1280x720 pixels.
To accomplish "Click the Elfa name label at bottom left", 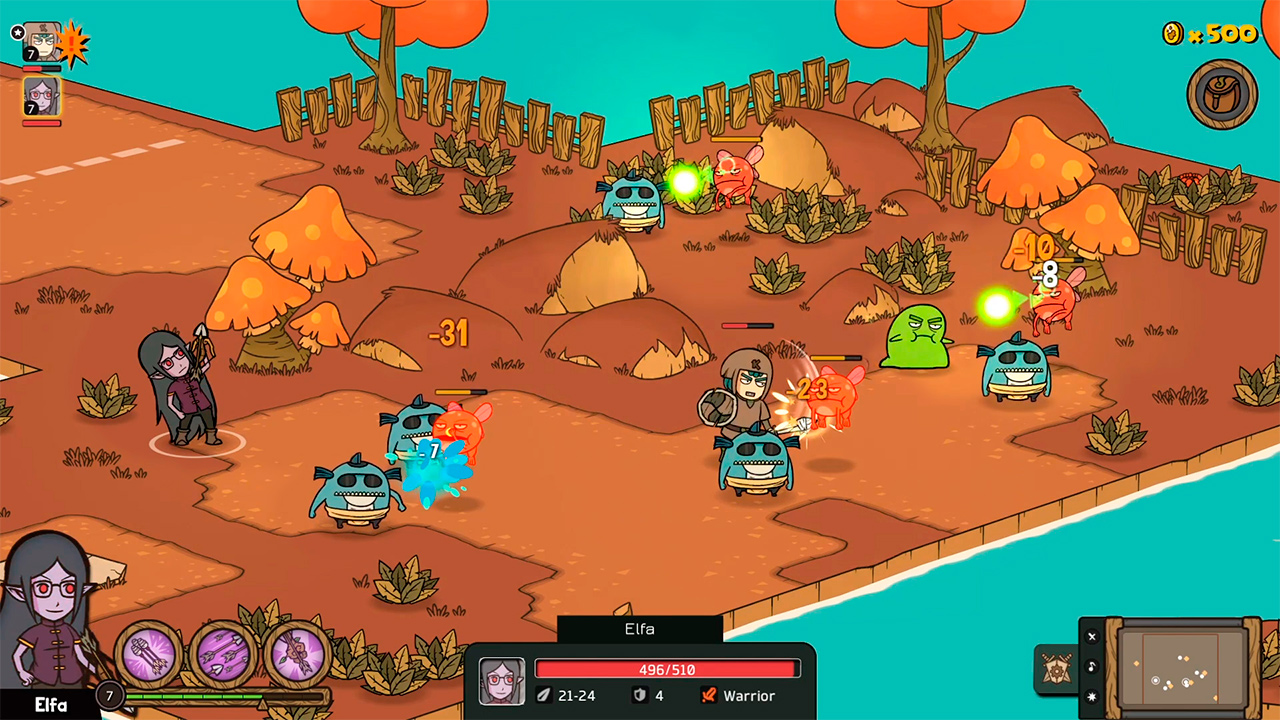I will (x=50, y=703).
